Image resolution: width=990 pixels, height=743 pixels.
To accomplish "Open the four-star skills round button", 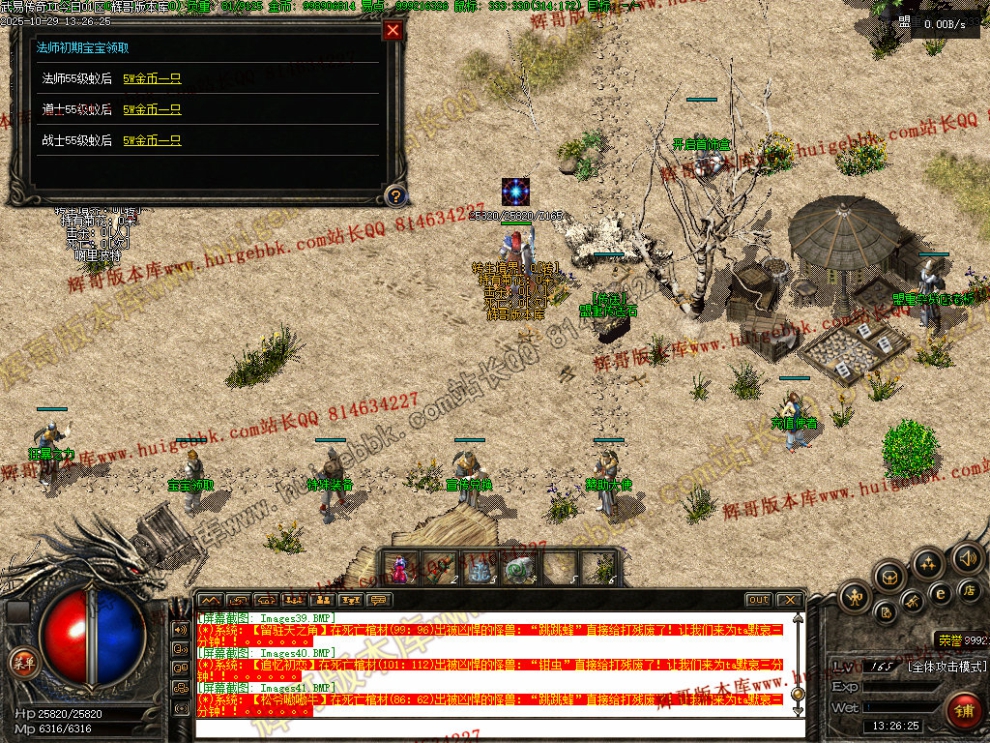I will point(928,563).
